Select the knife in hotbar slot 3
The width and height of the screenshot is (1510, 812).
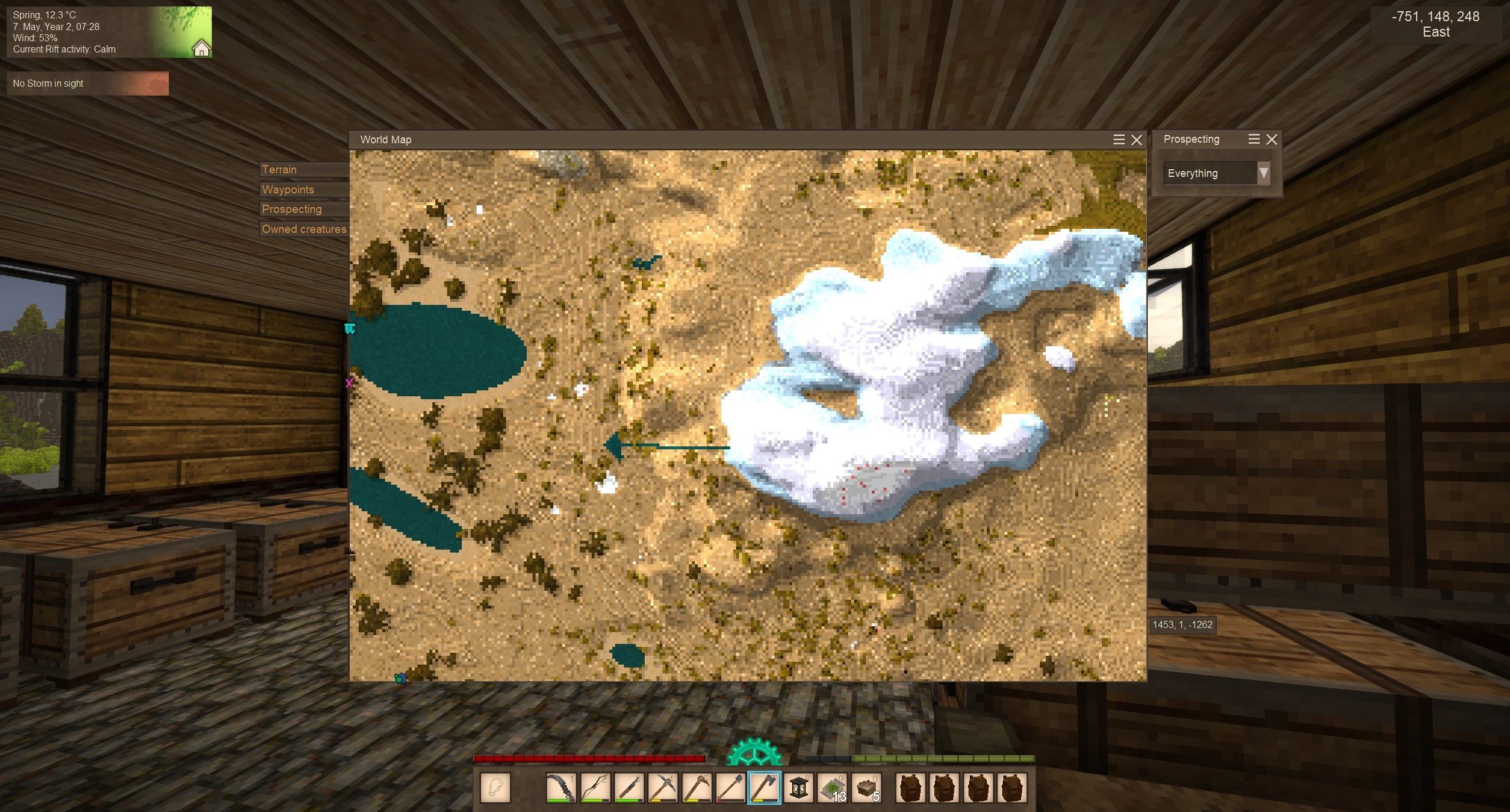click(629, 788)
